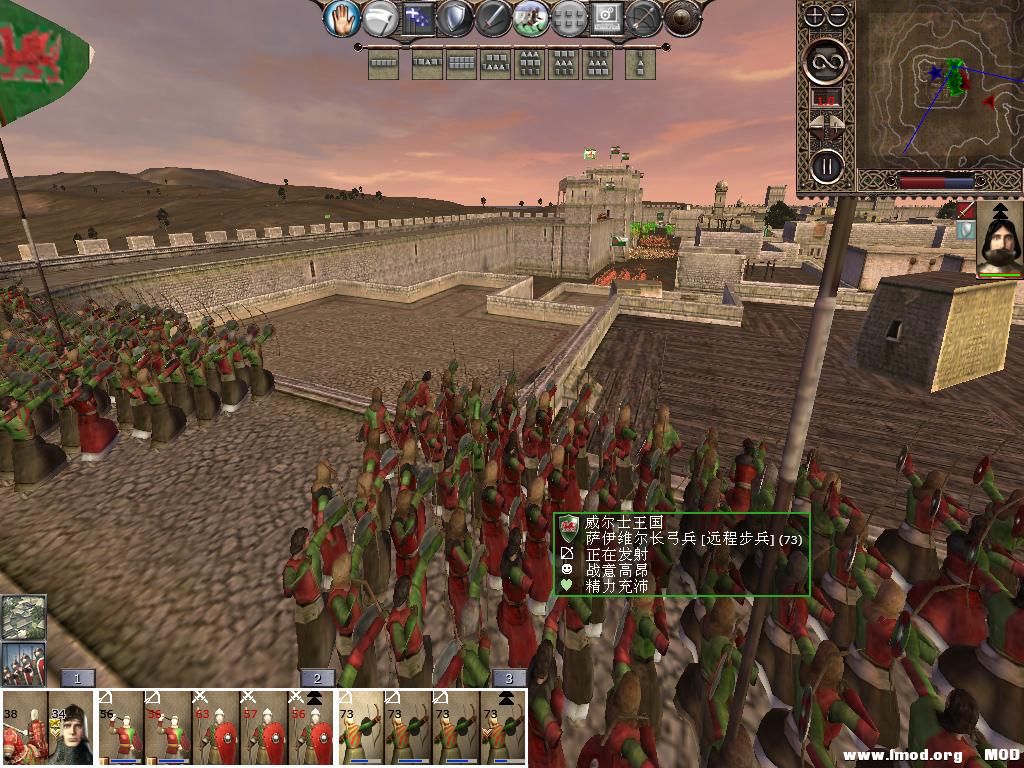The height and width of the screenshot is (768, 1024).
Task: Select group 2 tab
Action: [317, 678]
